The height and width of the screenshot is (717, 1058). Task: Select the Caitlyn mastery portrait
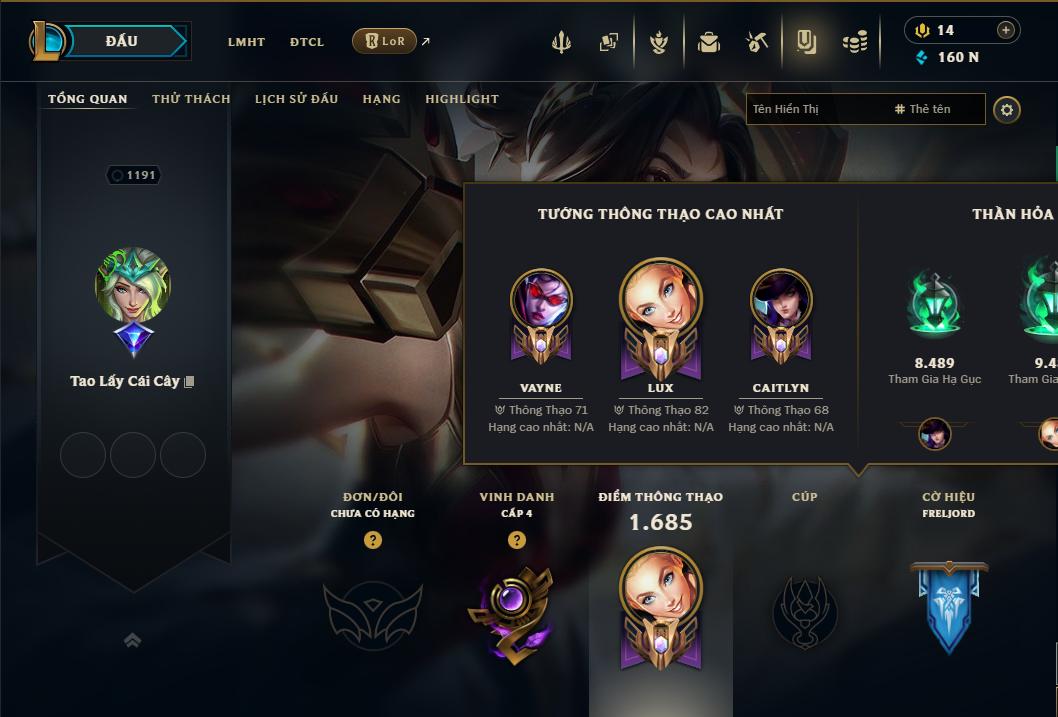(781, 302)
